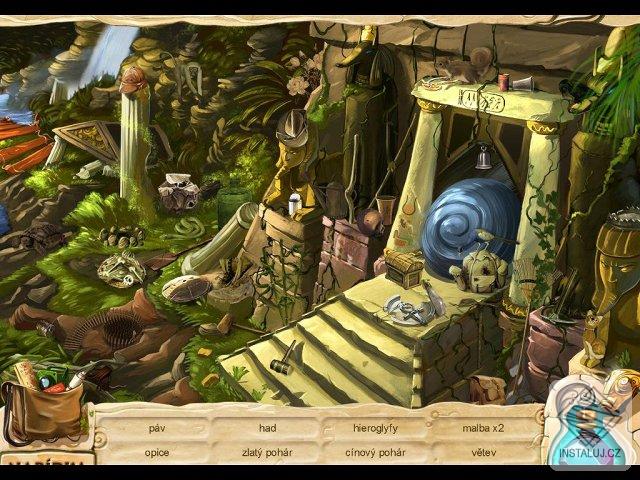Click the 'větev' list entry
Screen dimensions: 640x480
point(484,452)
